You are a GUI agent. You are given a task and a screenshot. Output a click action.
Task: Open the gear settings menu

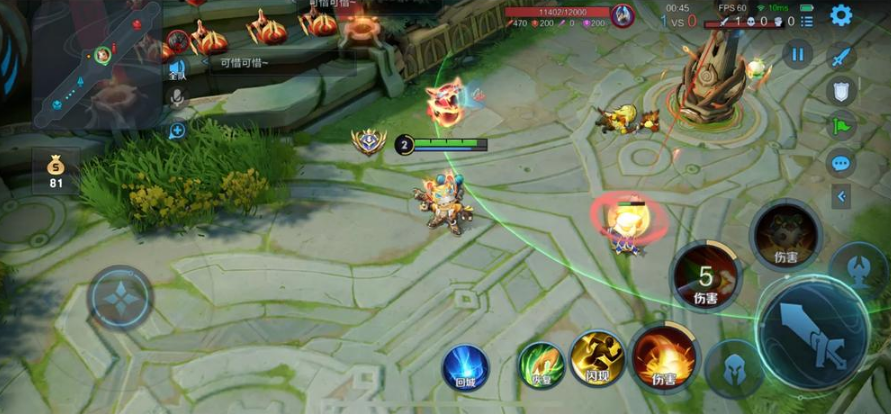841,15
